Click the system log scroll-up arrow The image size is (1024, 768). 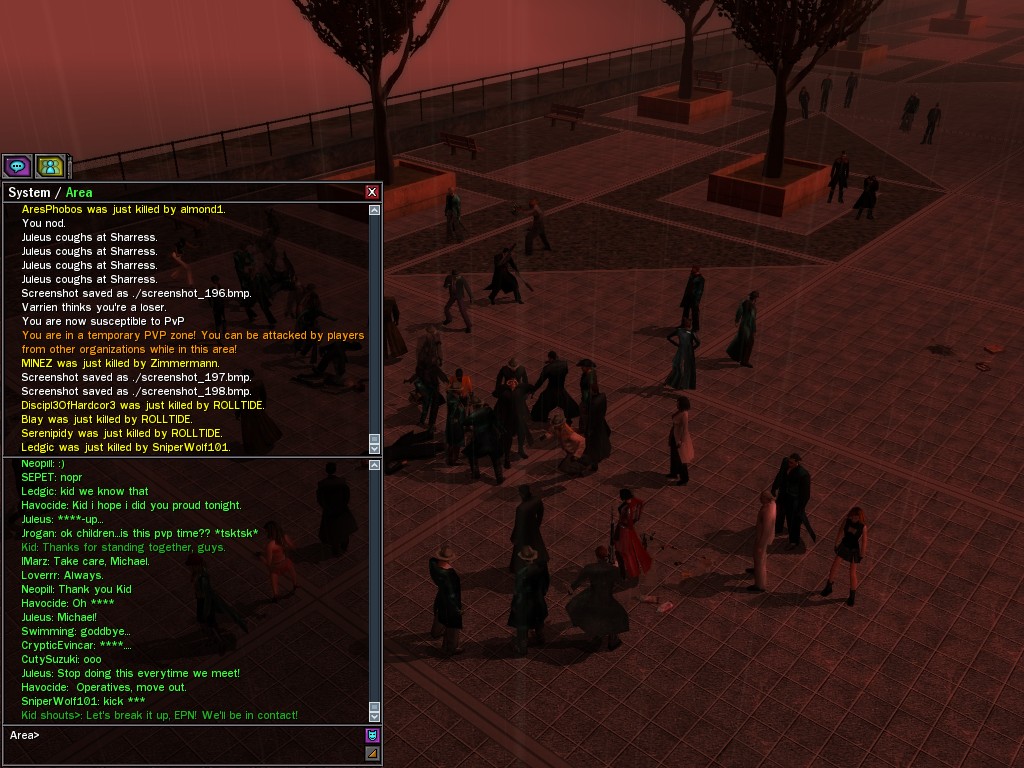pos(375,210)
